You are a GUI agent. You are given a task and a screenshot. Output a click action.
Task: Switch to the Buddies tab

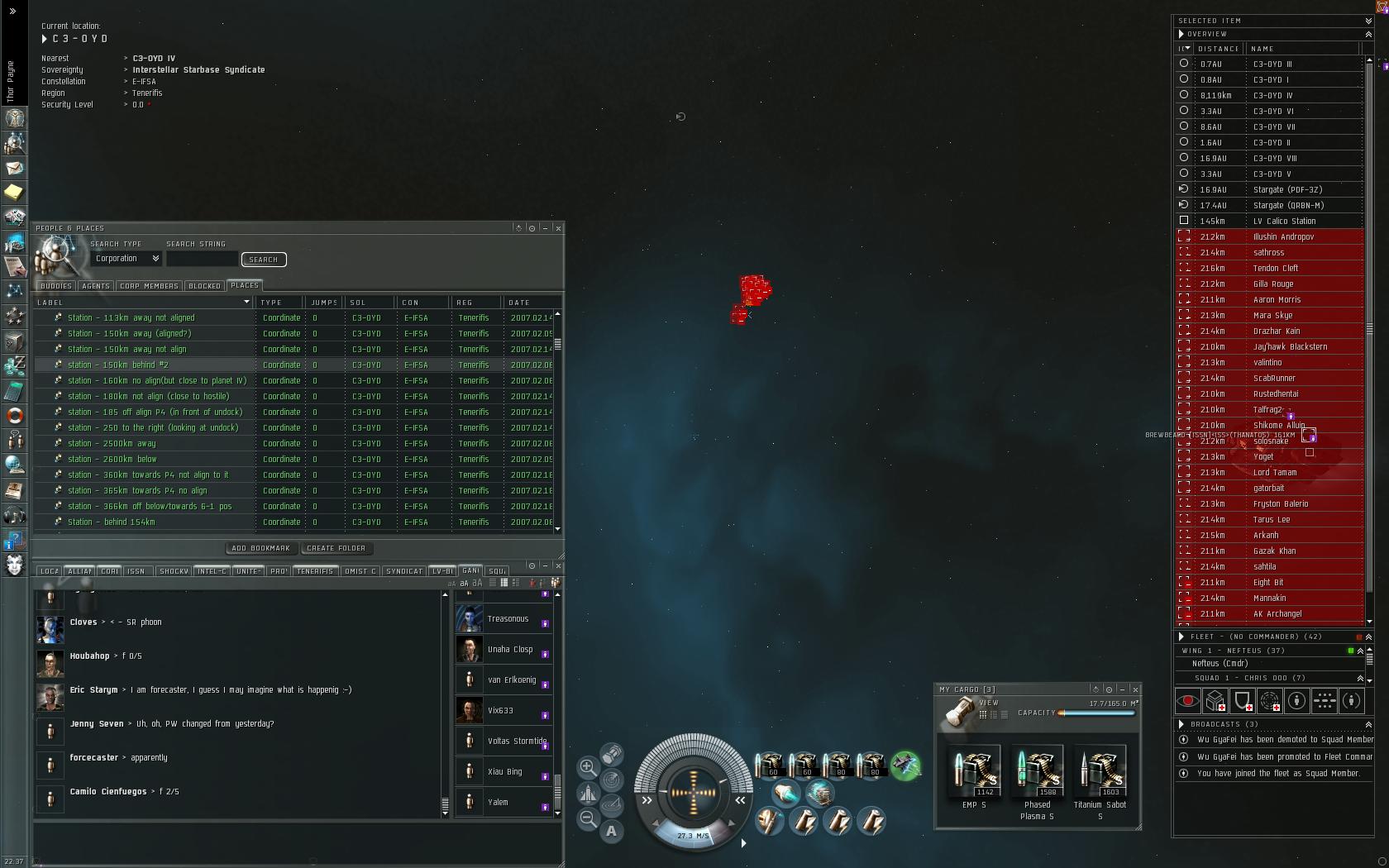[56, 286]
